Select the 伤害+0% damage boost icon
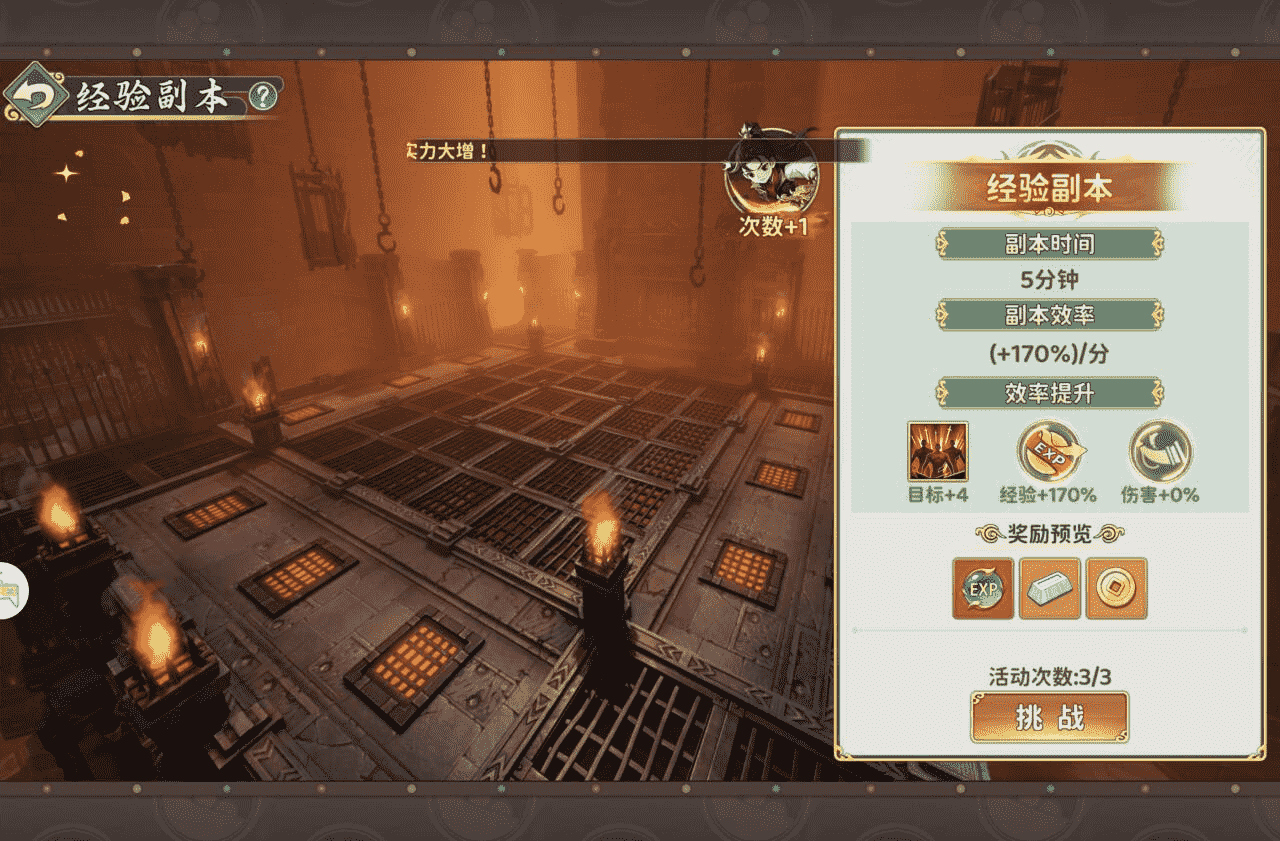Screen dimensions: 1280x841 coord(1160,451)
